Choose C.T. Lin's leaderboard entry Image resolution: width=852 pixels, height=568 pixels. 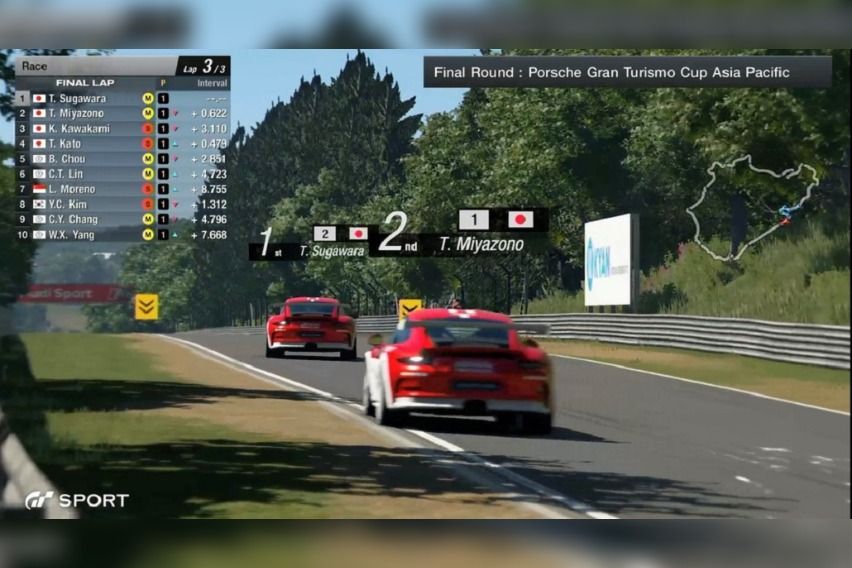[x=122, y=174]
